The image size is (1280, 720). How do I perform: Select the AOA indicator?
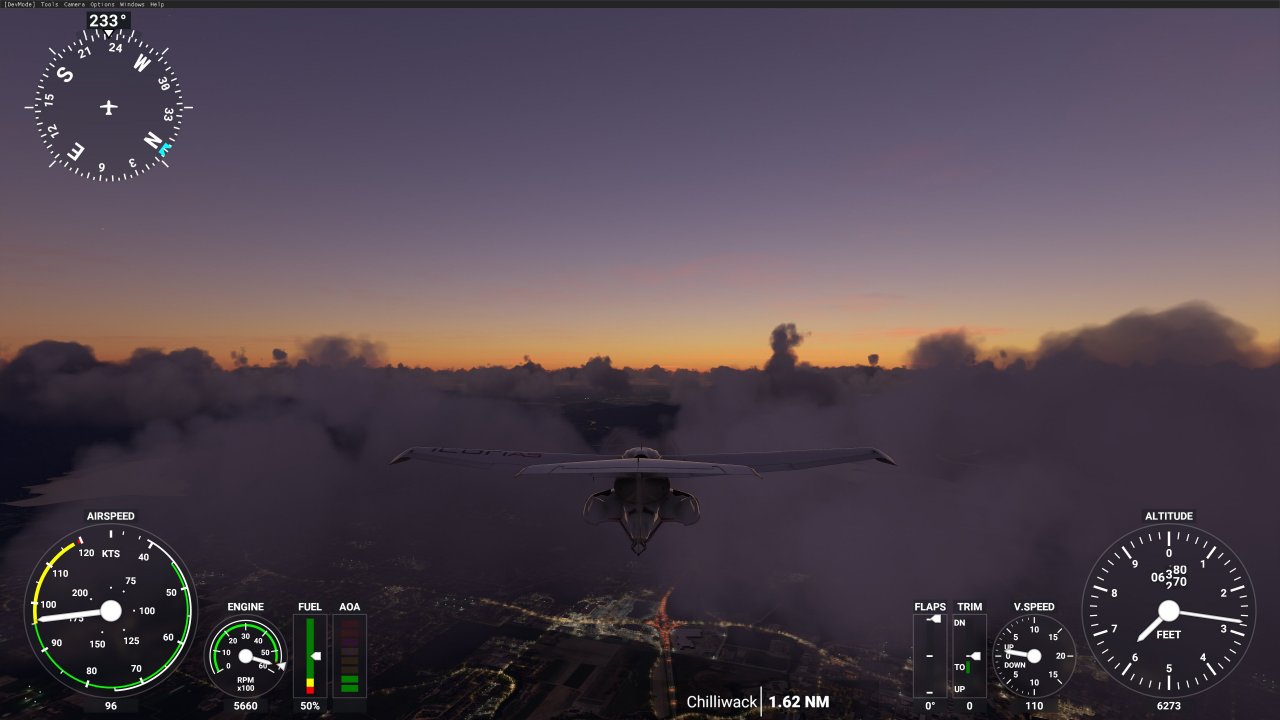349,655
